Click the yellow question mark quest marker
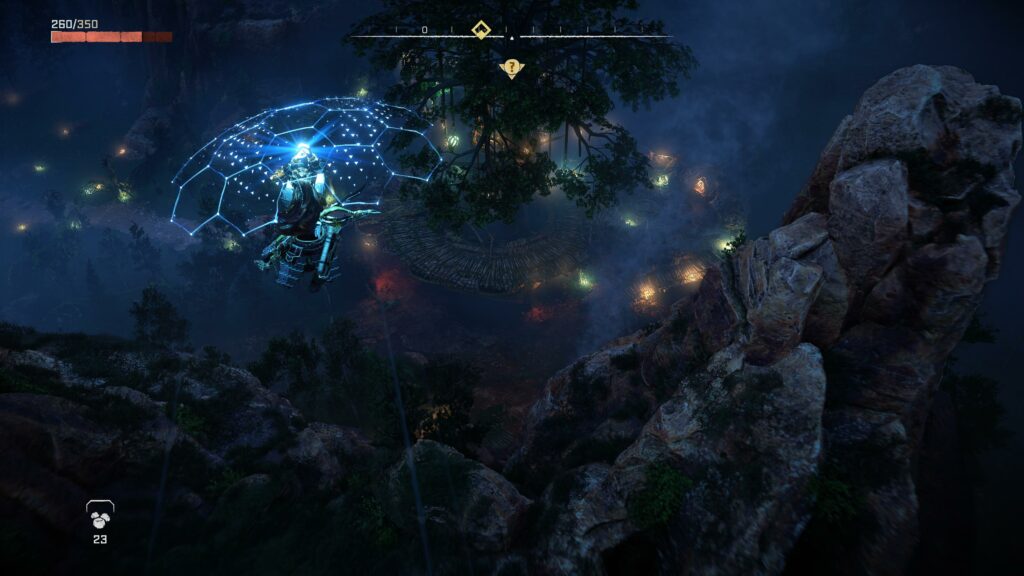This screenshot has width=1024, height=576. coord(512,68)
